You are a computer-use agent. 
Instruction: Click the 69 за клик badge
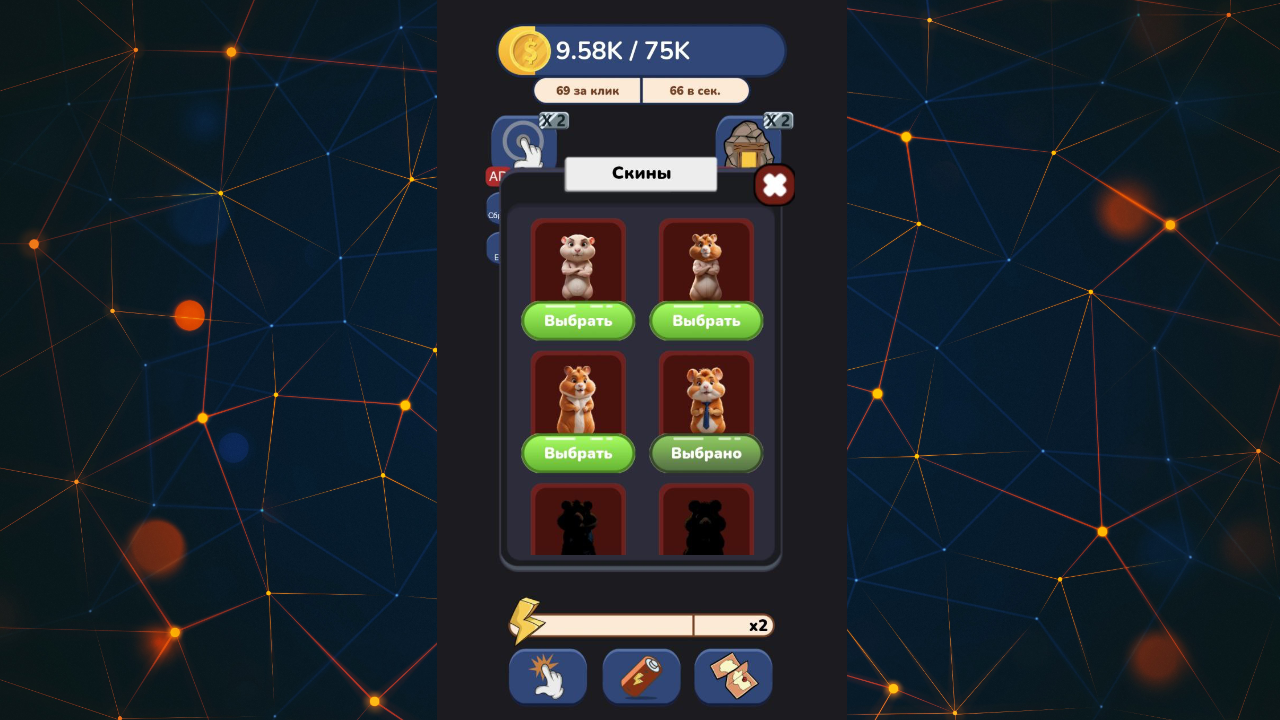(x=587, y=90)
